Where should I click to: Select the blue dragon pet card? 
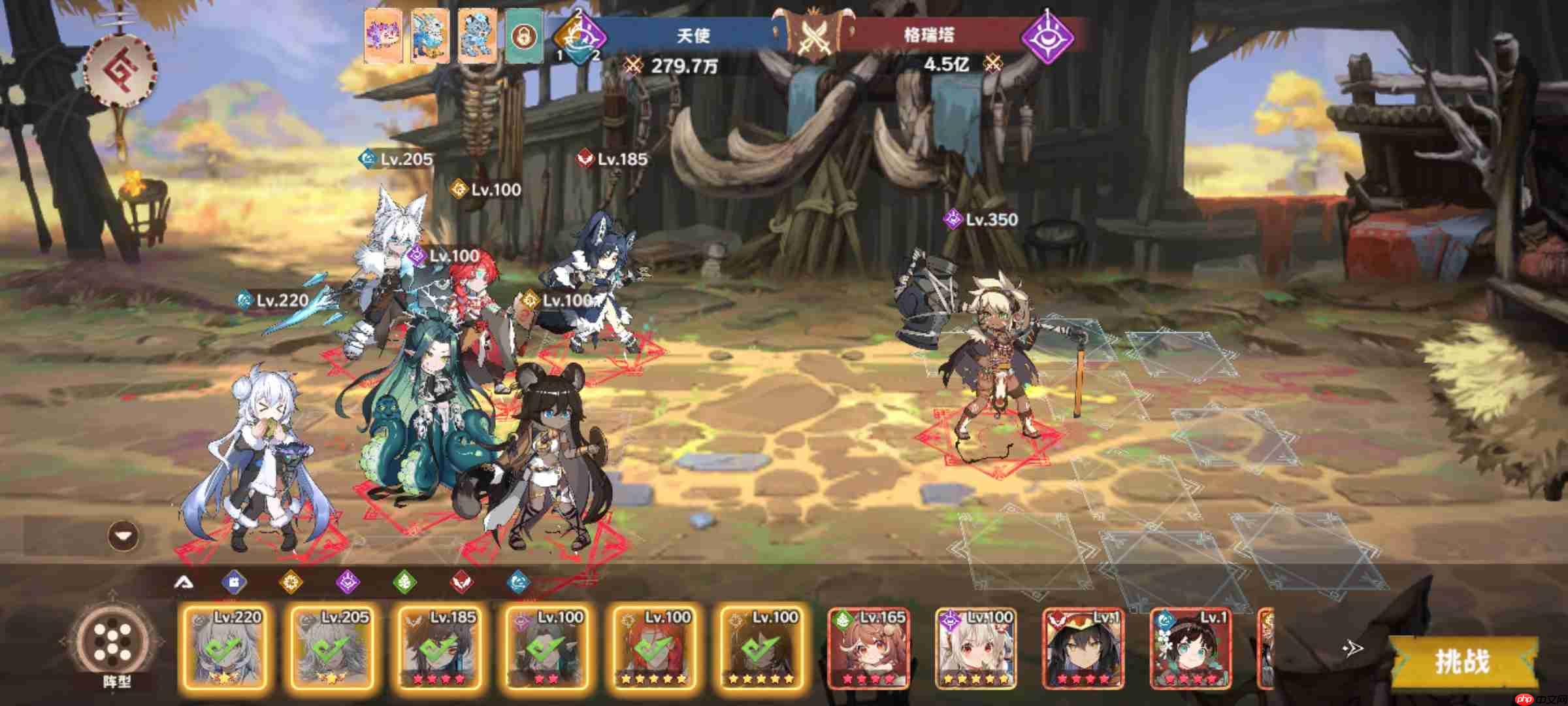click(x=430, y=36)
